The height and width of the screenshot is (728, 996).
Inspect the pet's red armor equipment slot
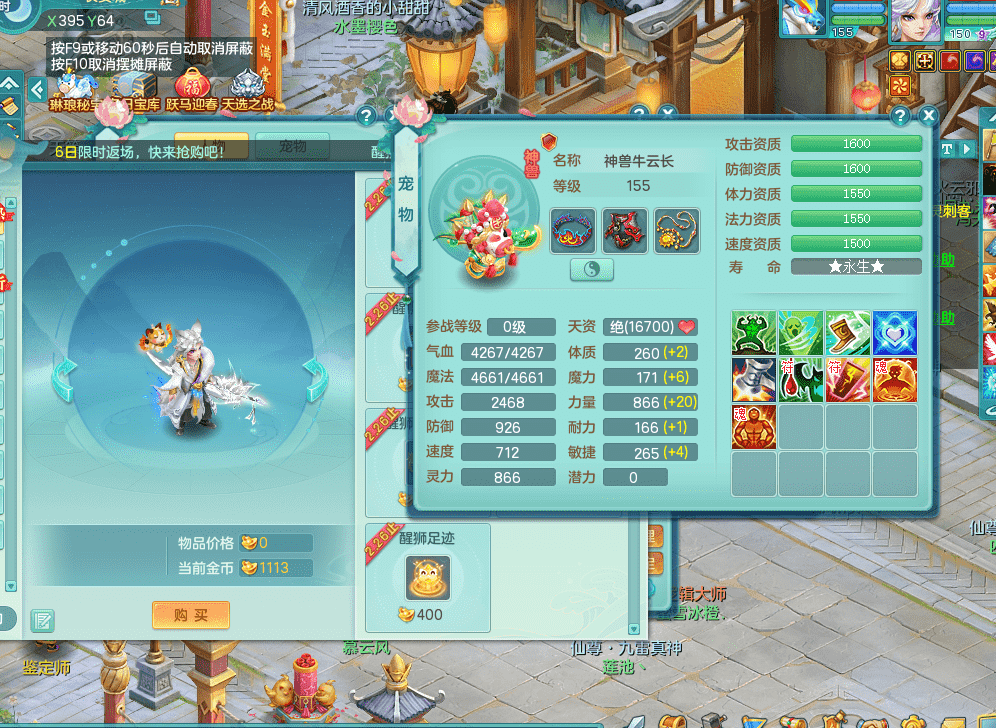(x=625, y=231)
